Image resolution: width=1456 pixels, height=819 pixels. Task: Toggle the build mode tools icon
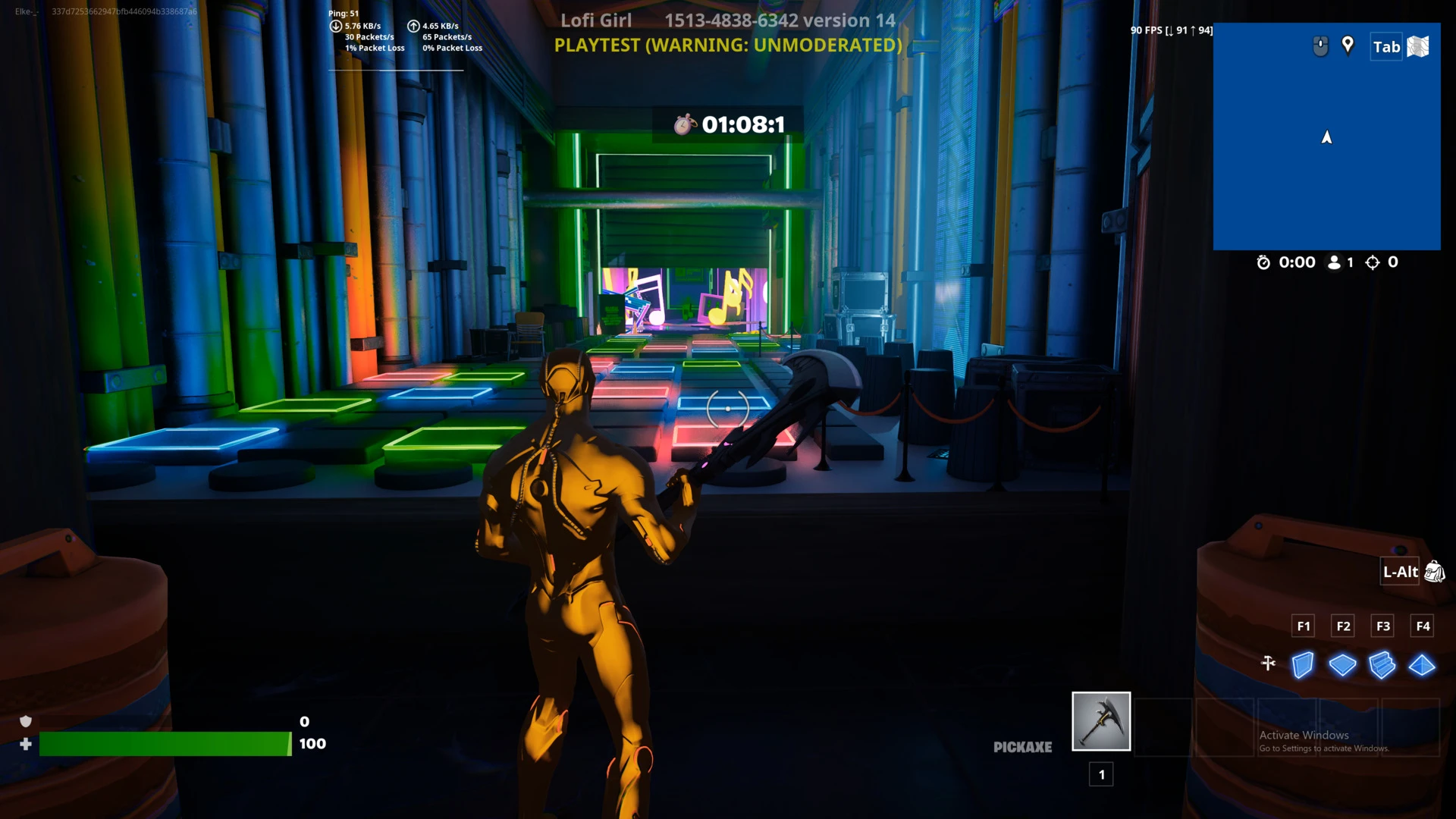[1268, 664]
